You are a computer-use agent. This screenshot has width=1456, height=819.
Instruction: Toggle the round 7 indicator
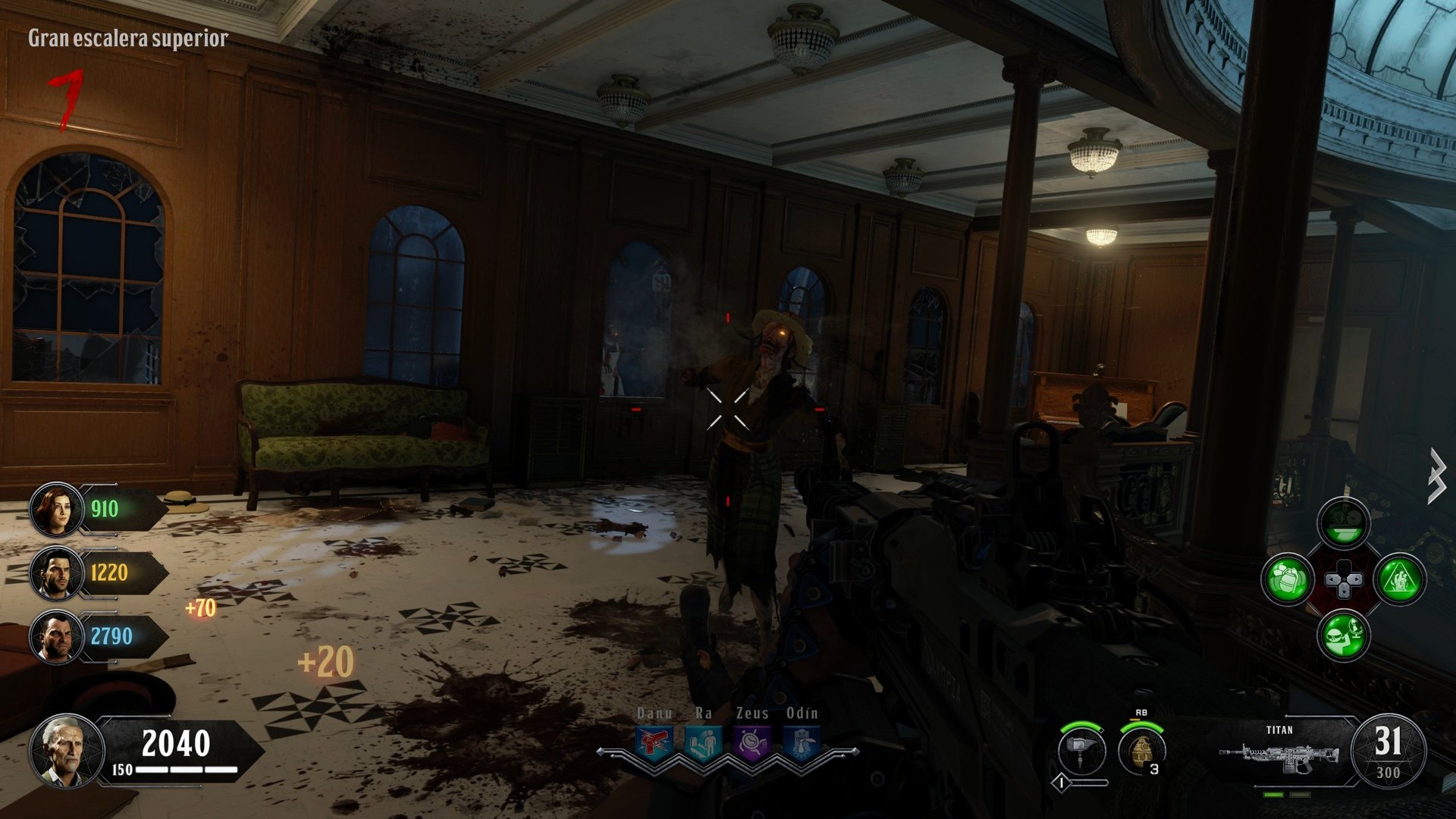[64, 99]
